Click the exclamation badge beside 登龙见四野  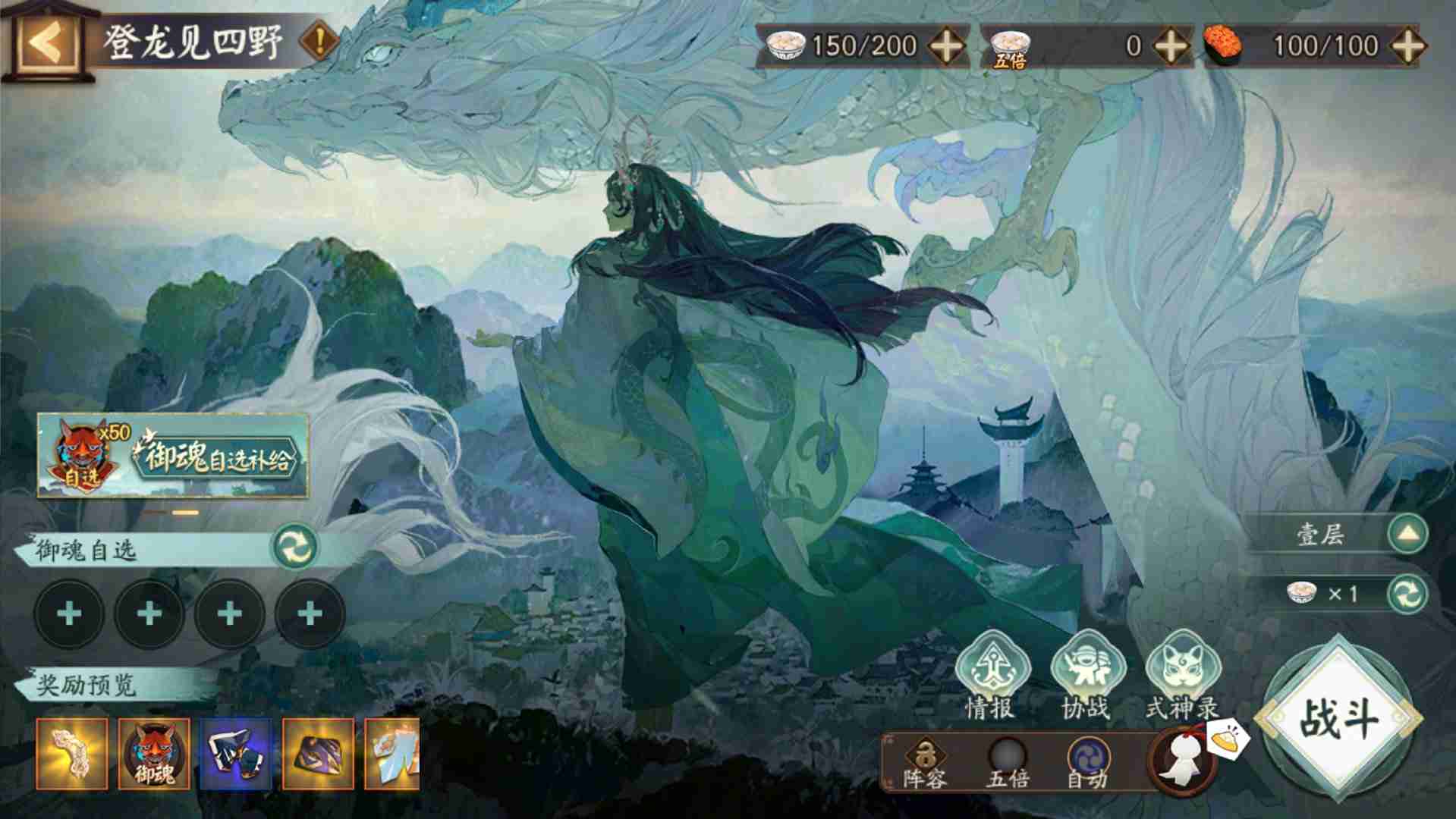(x=318, y=38)
